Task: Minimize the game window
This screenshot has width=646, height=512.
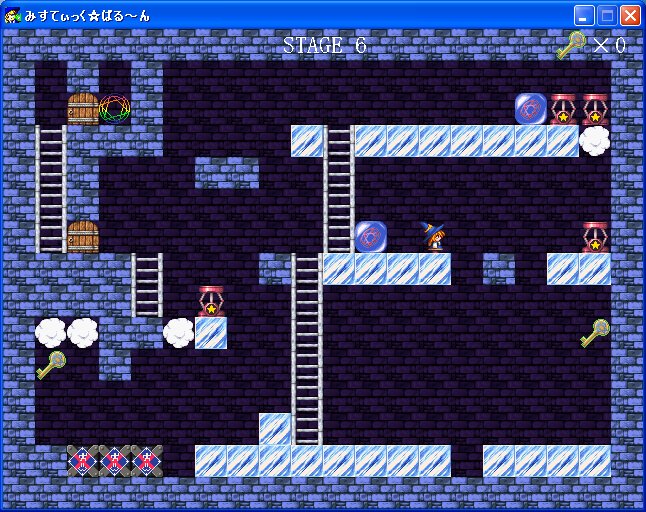Action: click(x=584, y=15)
